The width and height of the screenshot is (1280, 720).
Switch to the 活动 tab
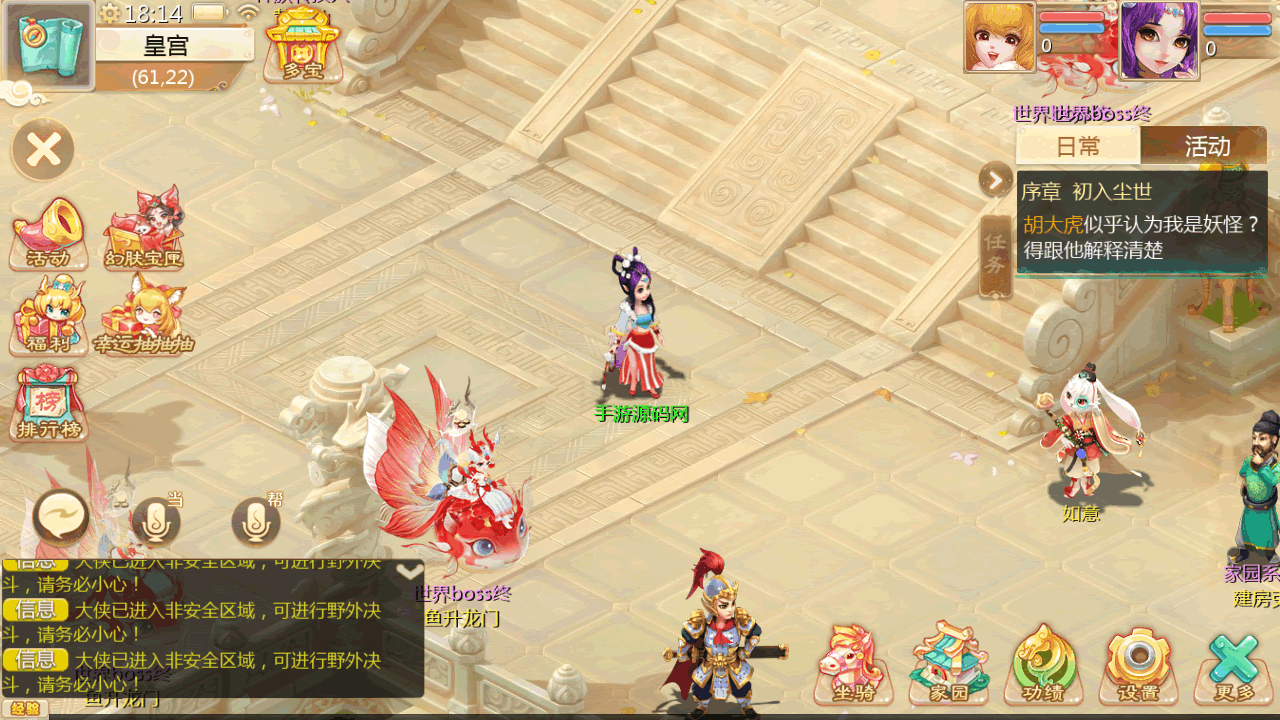point(1206,146)
